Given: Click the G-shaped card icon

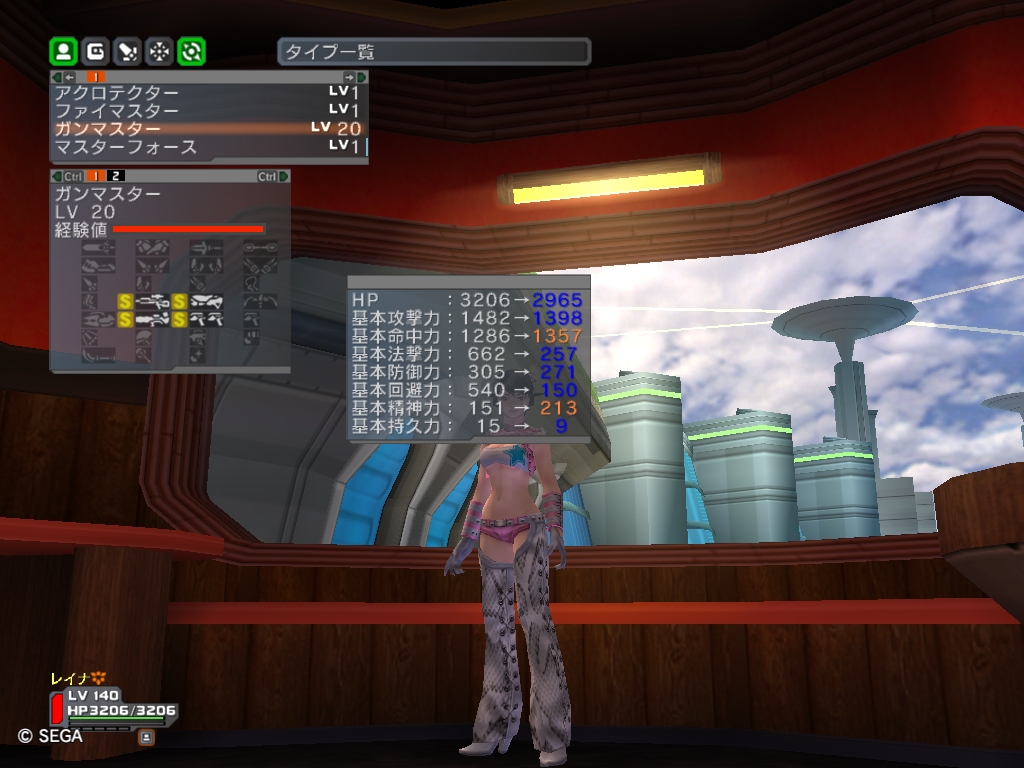Looking at the screenshot, I should tap(95, 51).
